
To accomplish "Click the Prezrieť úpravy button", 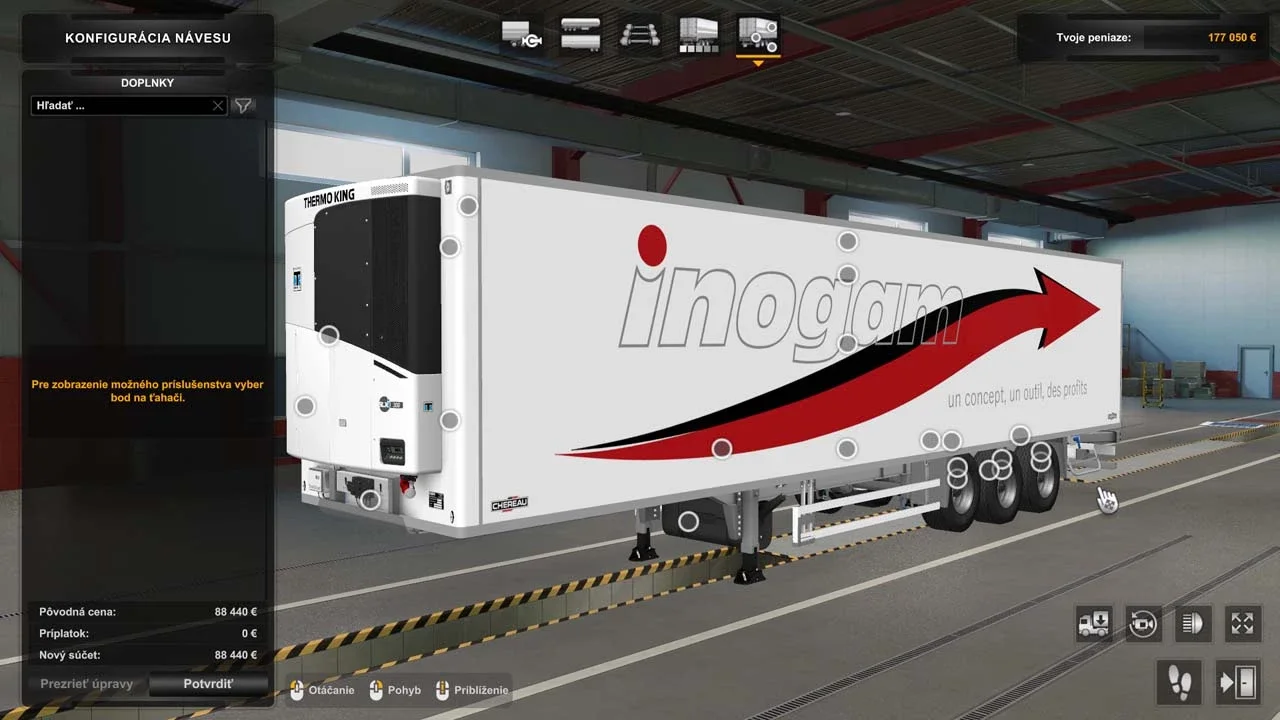I will click(85, 684).
